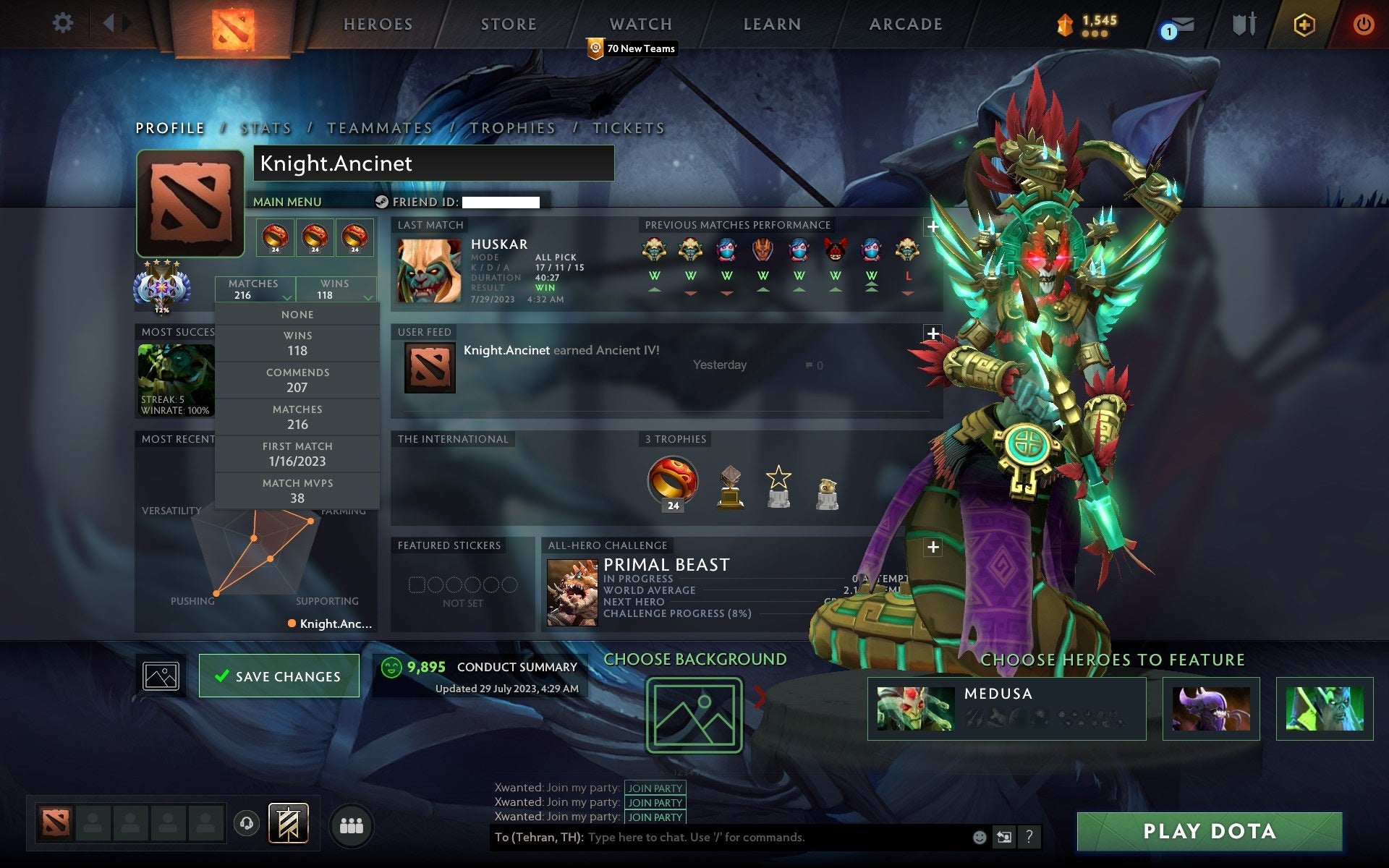Open the settings gear icon
Screen dimensions: 1389x868
tap(64, 23)
